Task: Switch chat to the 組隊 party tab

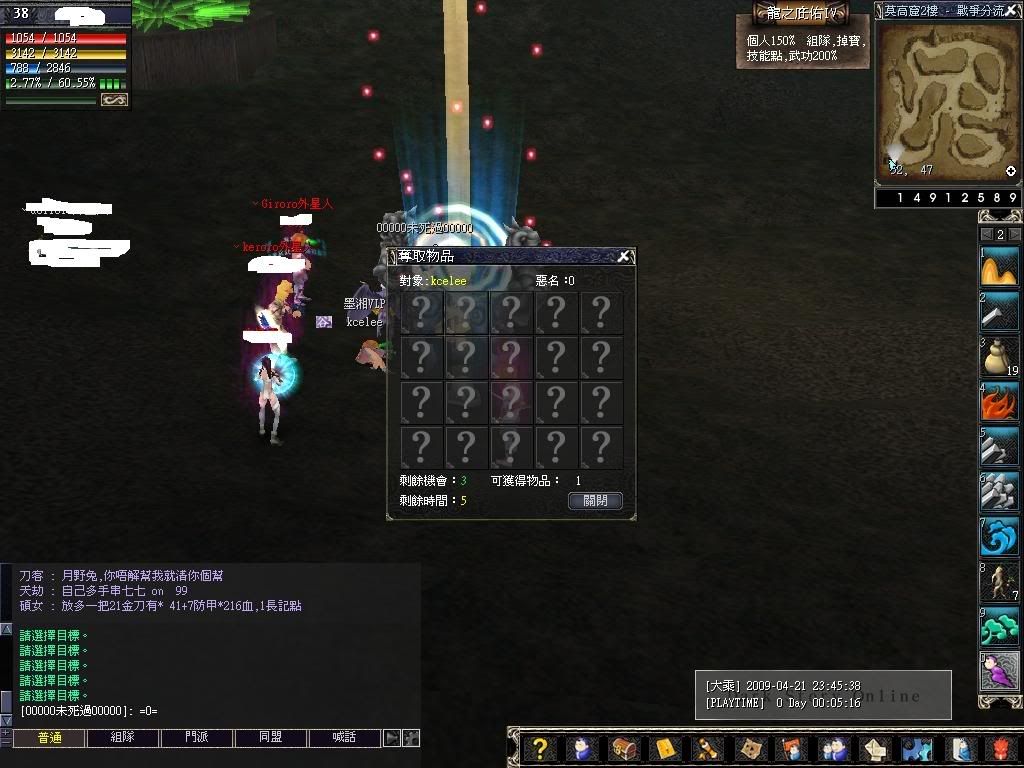Action: 122,738
